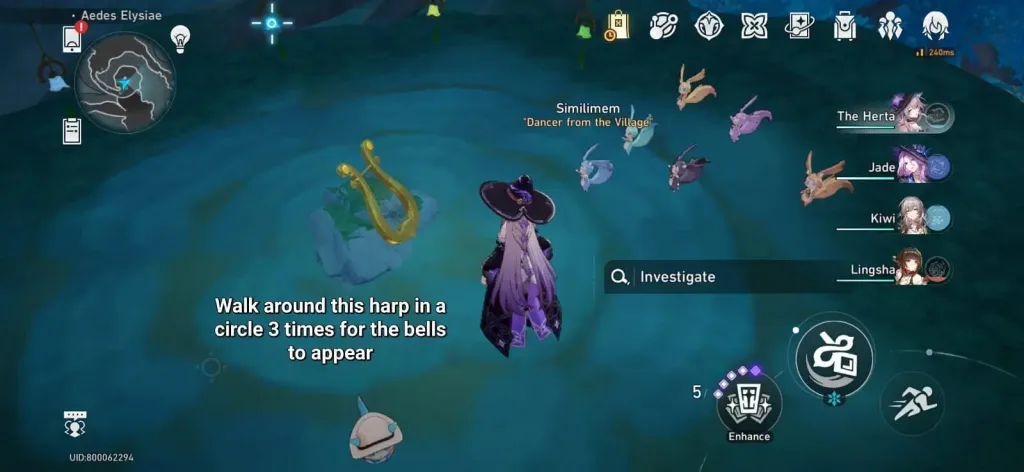Open the team setup icon
Image resolution: width=1024 pixels, height=472 pixels.
tap(890, 26)
